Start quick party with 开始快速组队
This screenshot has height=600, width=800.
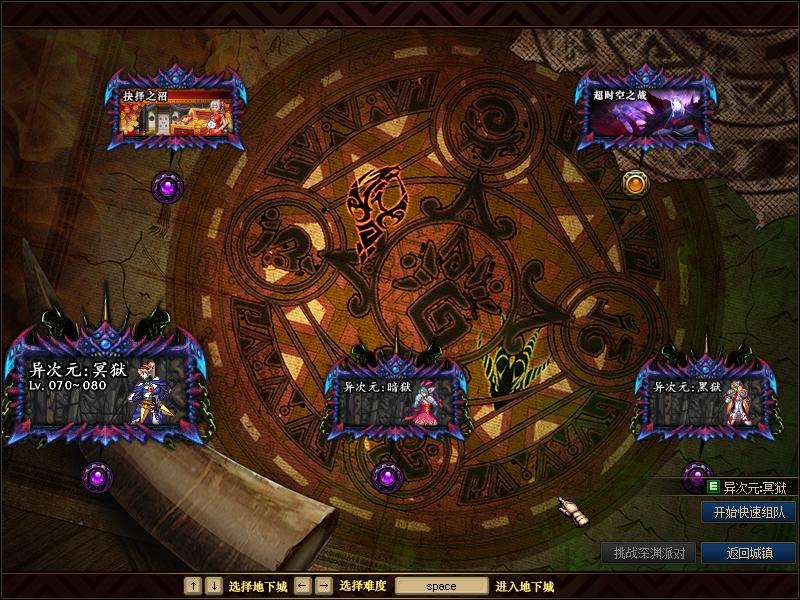(748, 512)
